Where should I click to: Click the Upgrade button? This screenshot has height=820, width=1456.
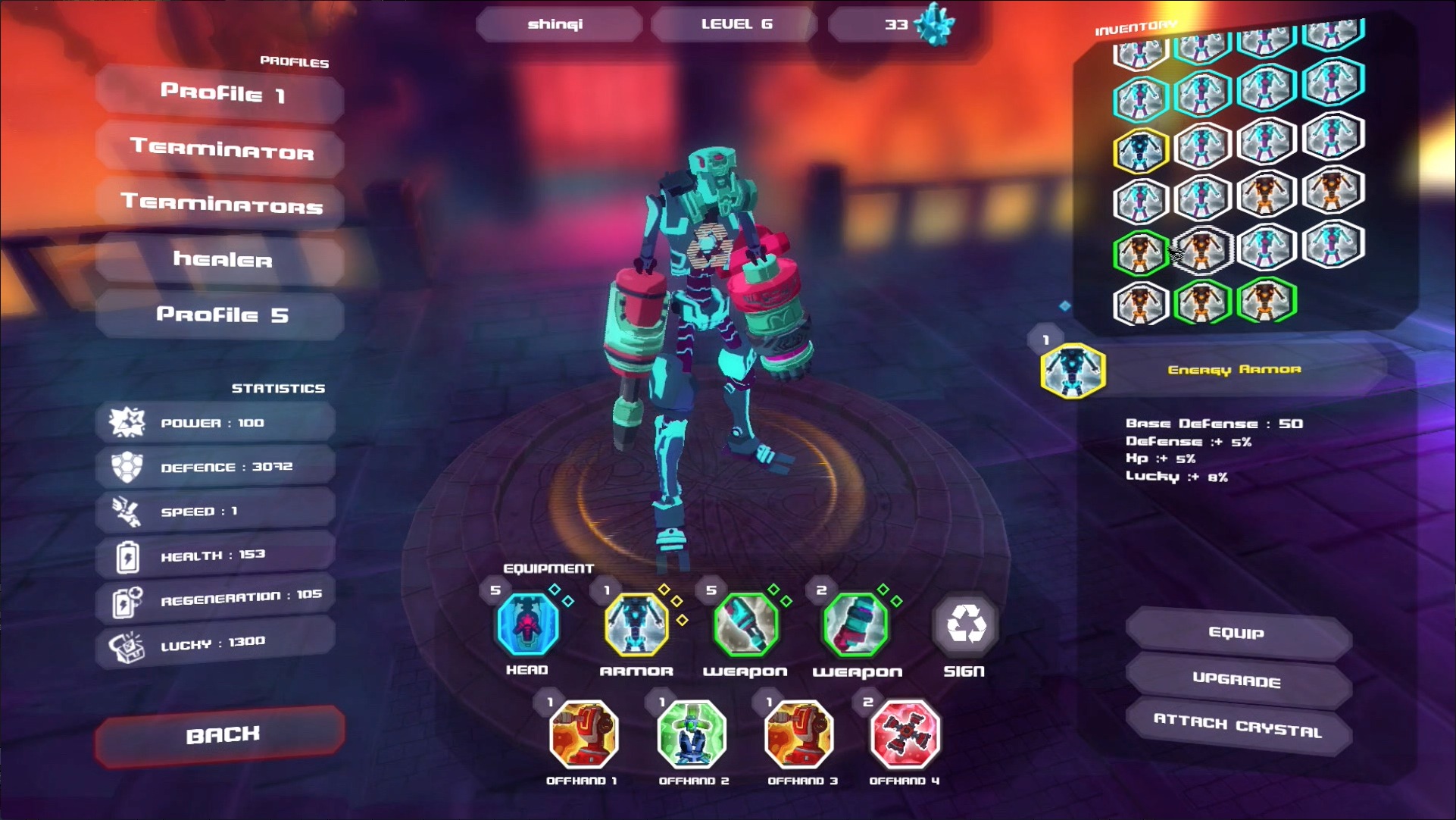(x=1236, y=681)
